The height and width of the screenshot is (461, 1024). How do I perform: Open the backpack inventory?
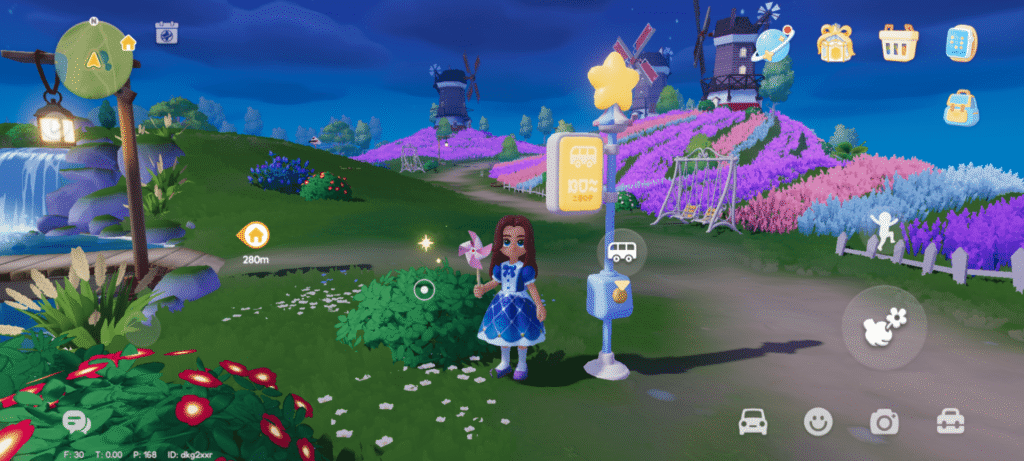pyautogui.click(x=961, y=108)
